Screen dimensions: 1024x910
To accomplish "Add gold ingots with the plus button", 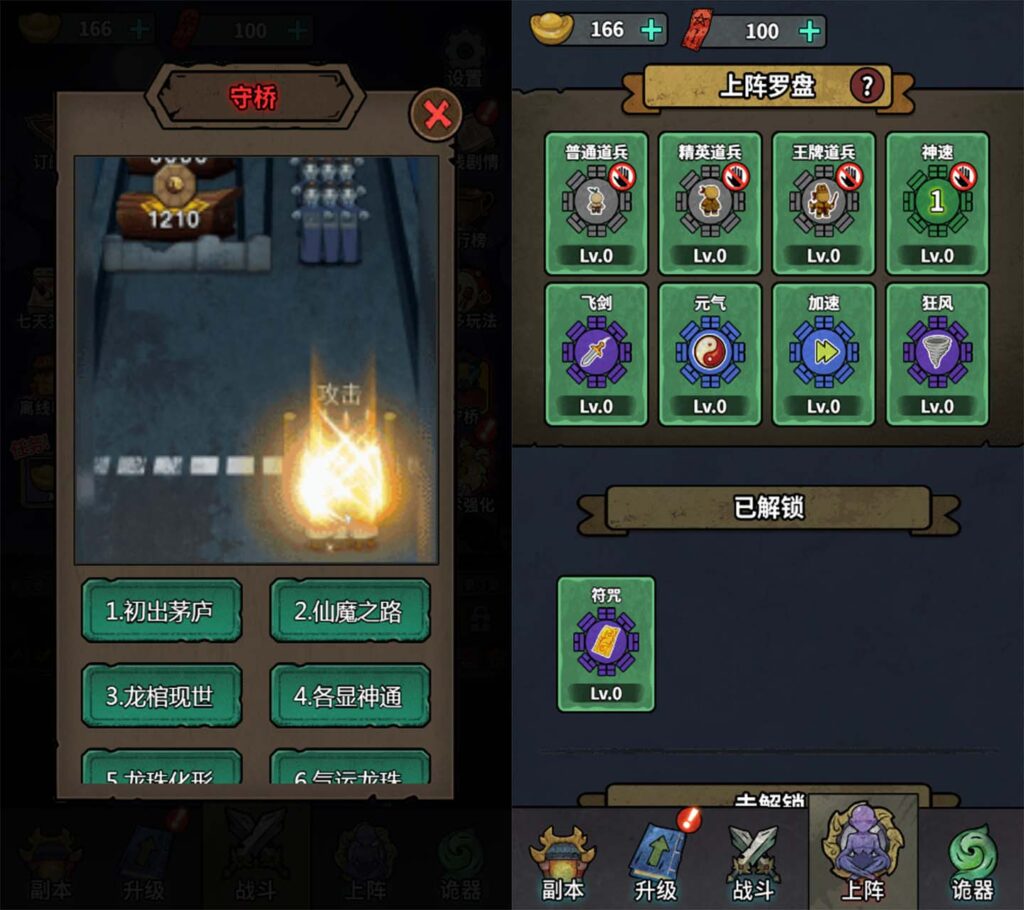I will (x=652, y=30).
